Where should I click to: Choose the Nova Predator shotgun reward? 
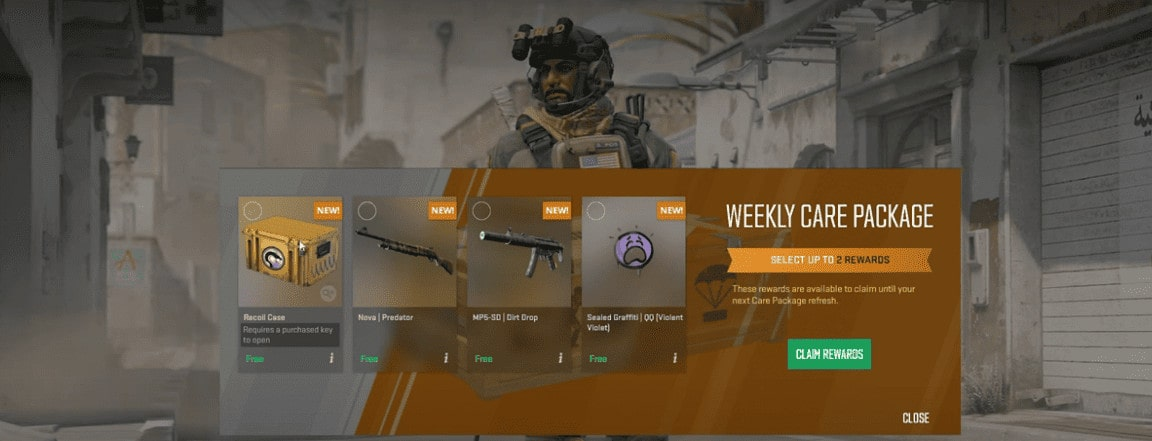(x=405, y=262)
